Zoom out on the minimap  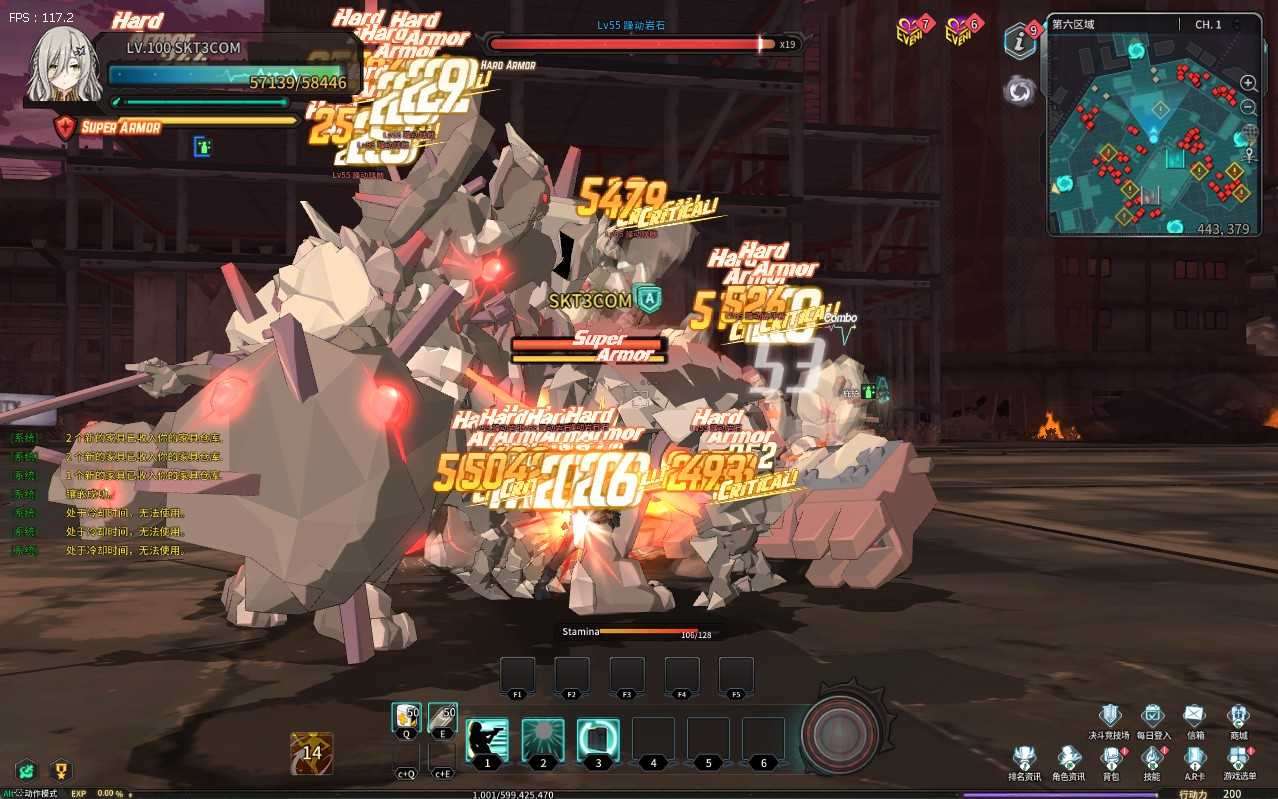click(x=1249, y=107)
